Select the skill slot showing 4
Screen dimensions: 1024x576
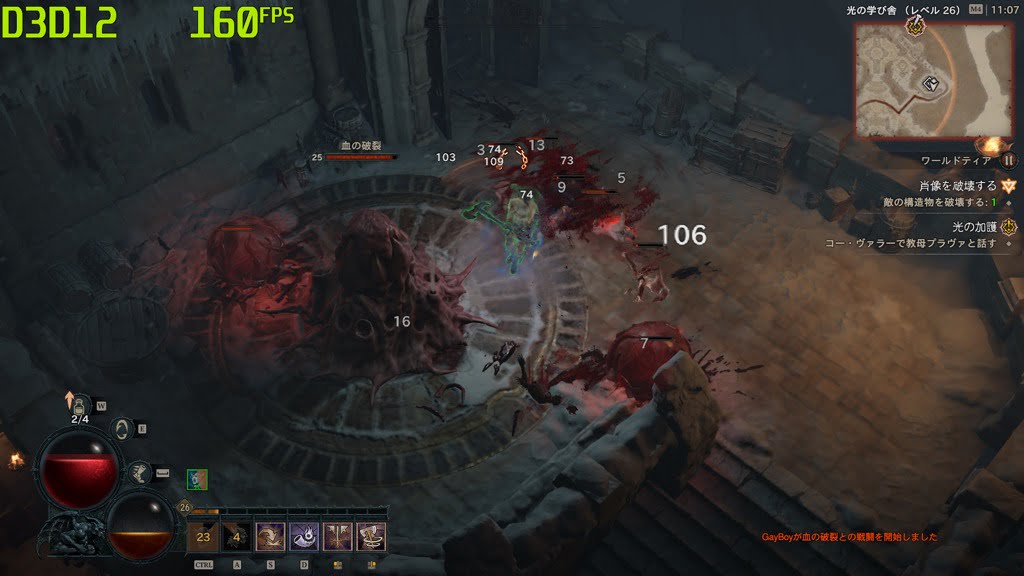point(237,537)
